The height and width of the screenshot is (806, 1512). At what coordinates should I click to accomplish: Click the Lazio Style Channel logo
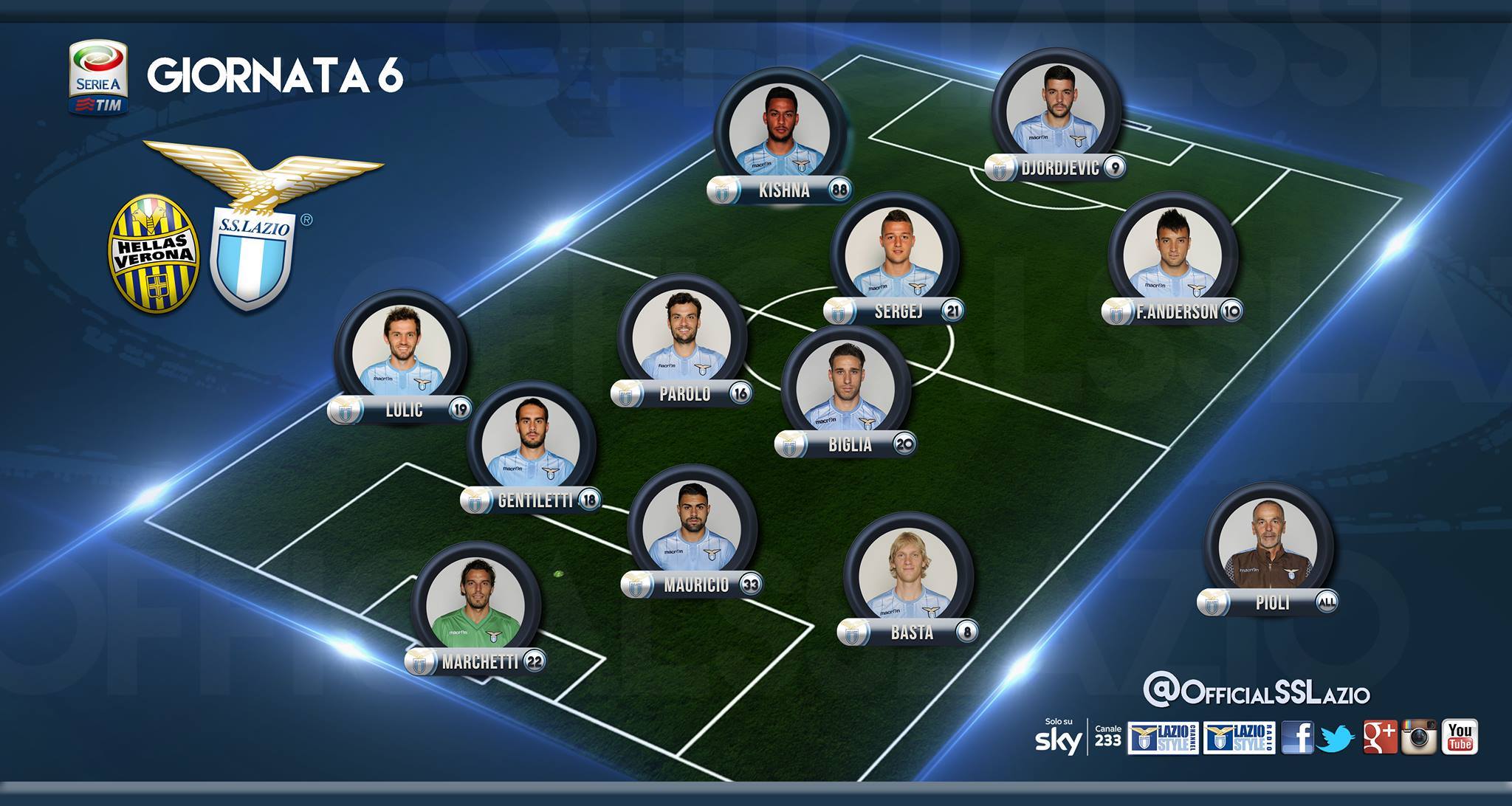(1162, 738)
